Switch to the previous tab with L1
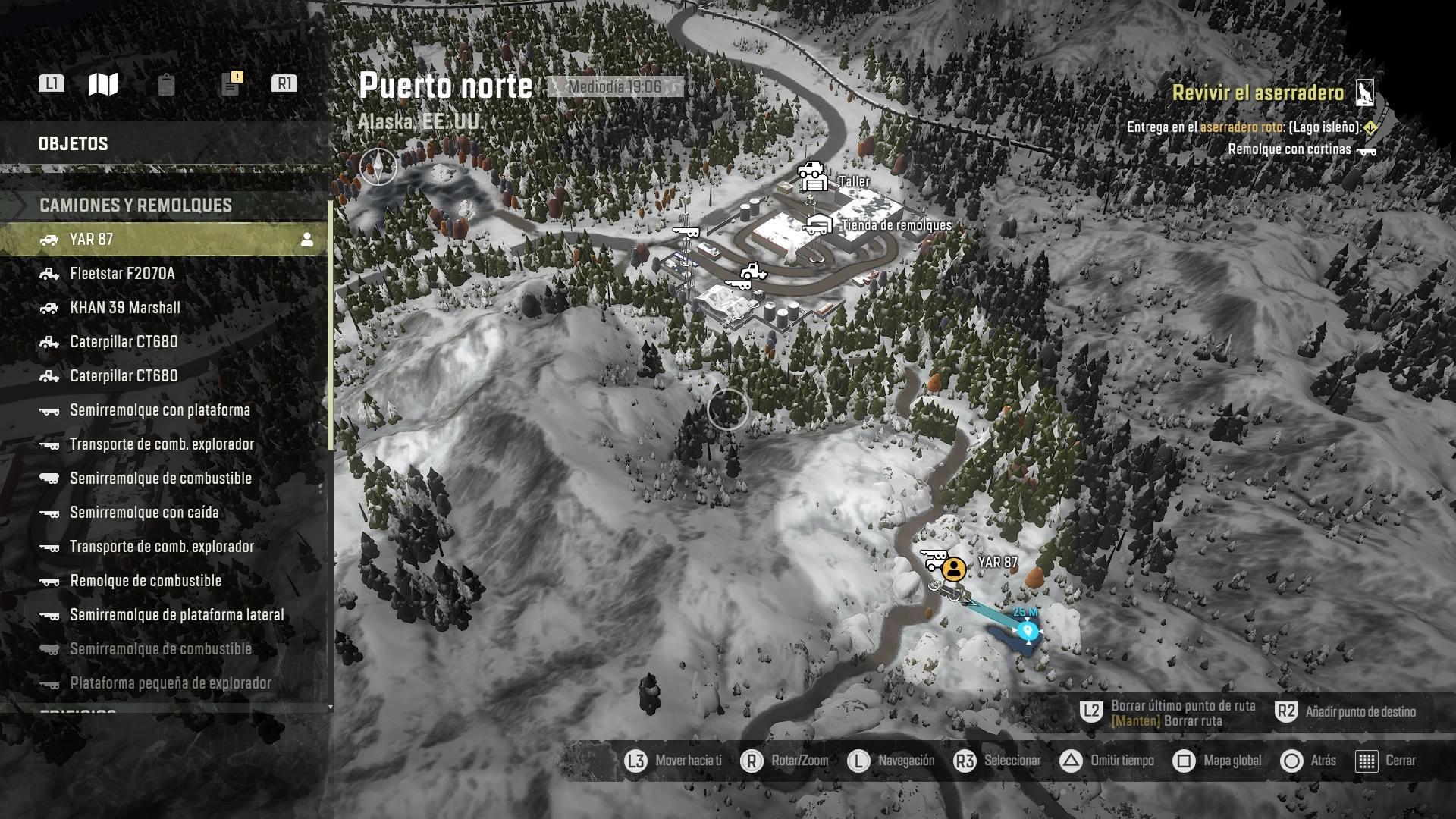1456x819 pixels. [53, 85]
